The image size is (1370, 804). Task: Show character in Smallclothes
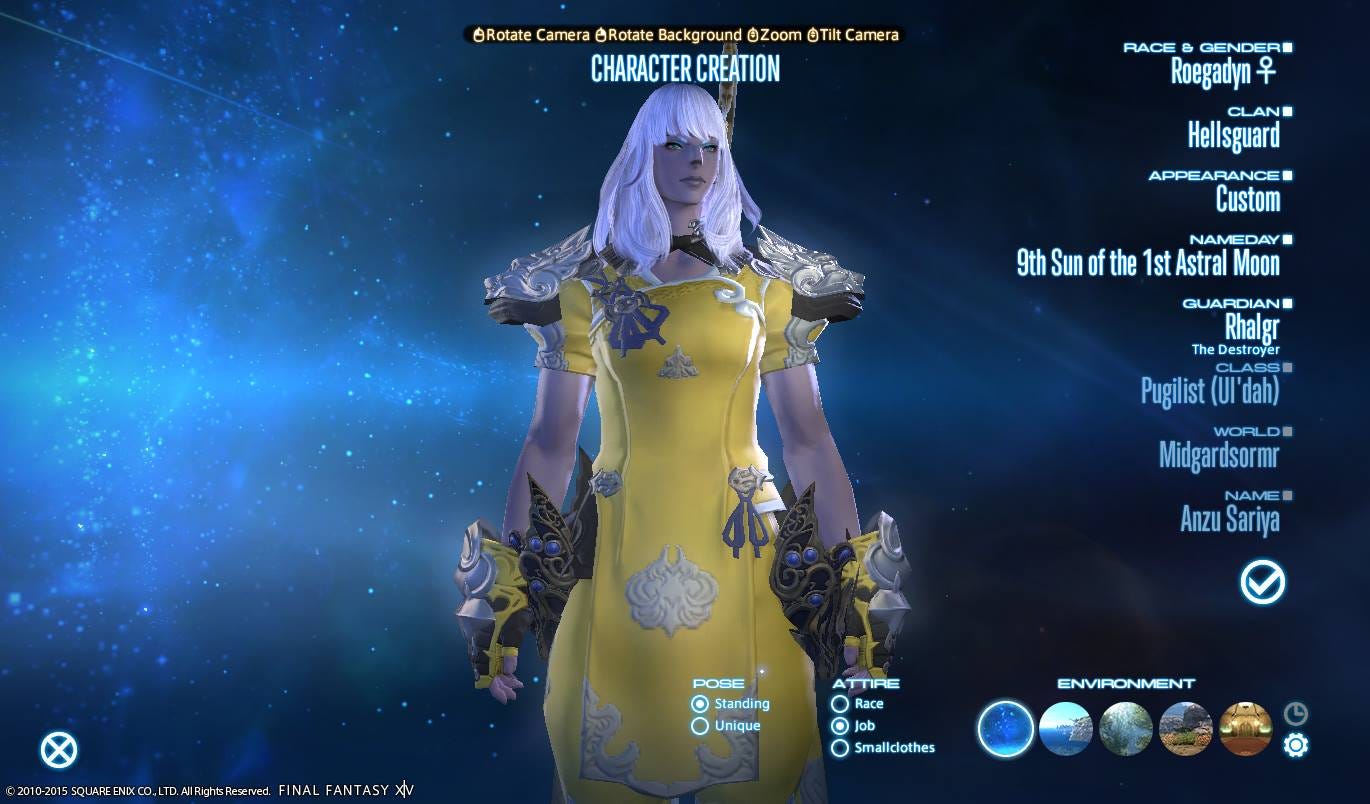(x=840, y=748)
